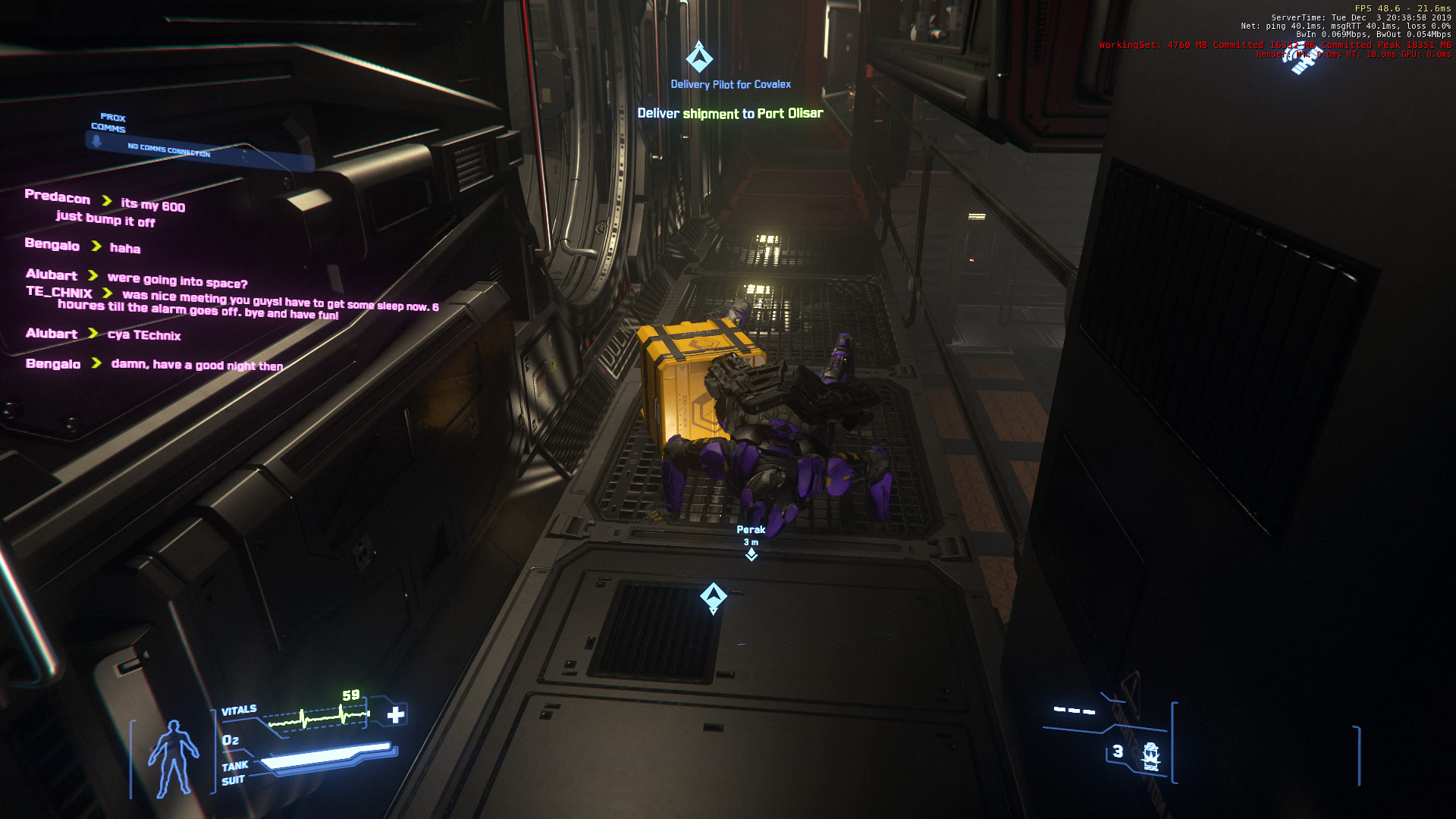Toggle the proximity comms microphone icon
This screenshot has width=1456, height=819.
tap(97, 141)
